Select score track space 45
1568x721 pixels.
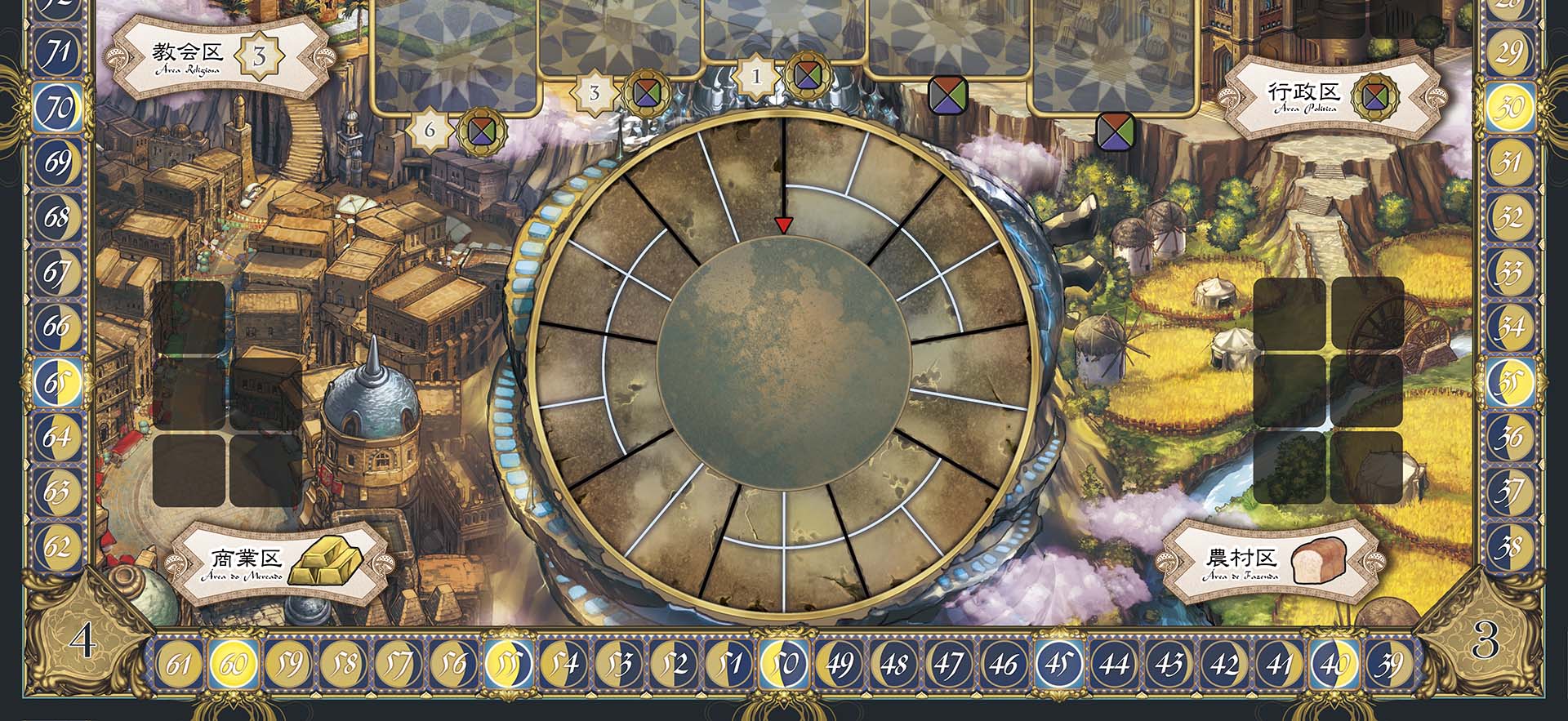point(1059,665)
